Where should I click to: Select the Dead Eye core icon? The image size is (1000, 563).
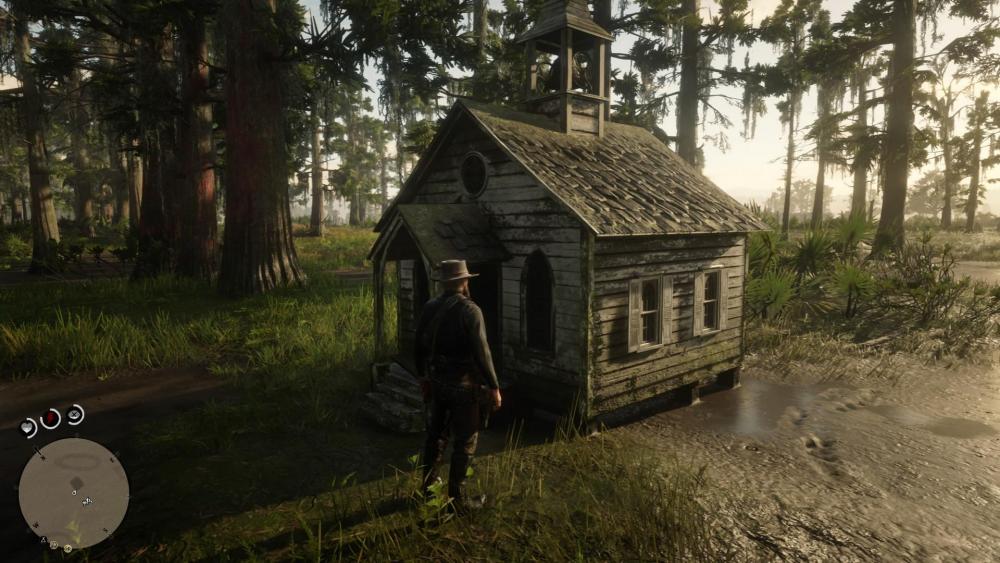coord(75,414)
